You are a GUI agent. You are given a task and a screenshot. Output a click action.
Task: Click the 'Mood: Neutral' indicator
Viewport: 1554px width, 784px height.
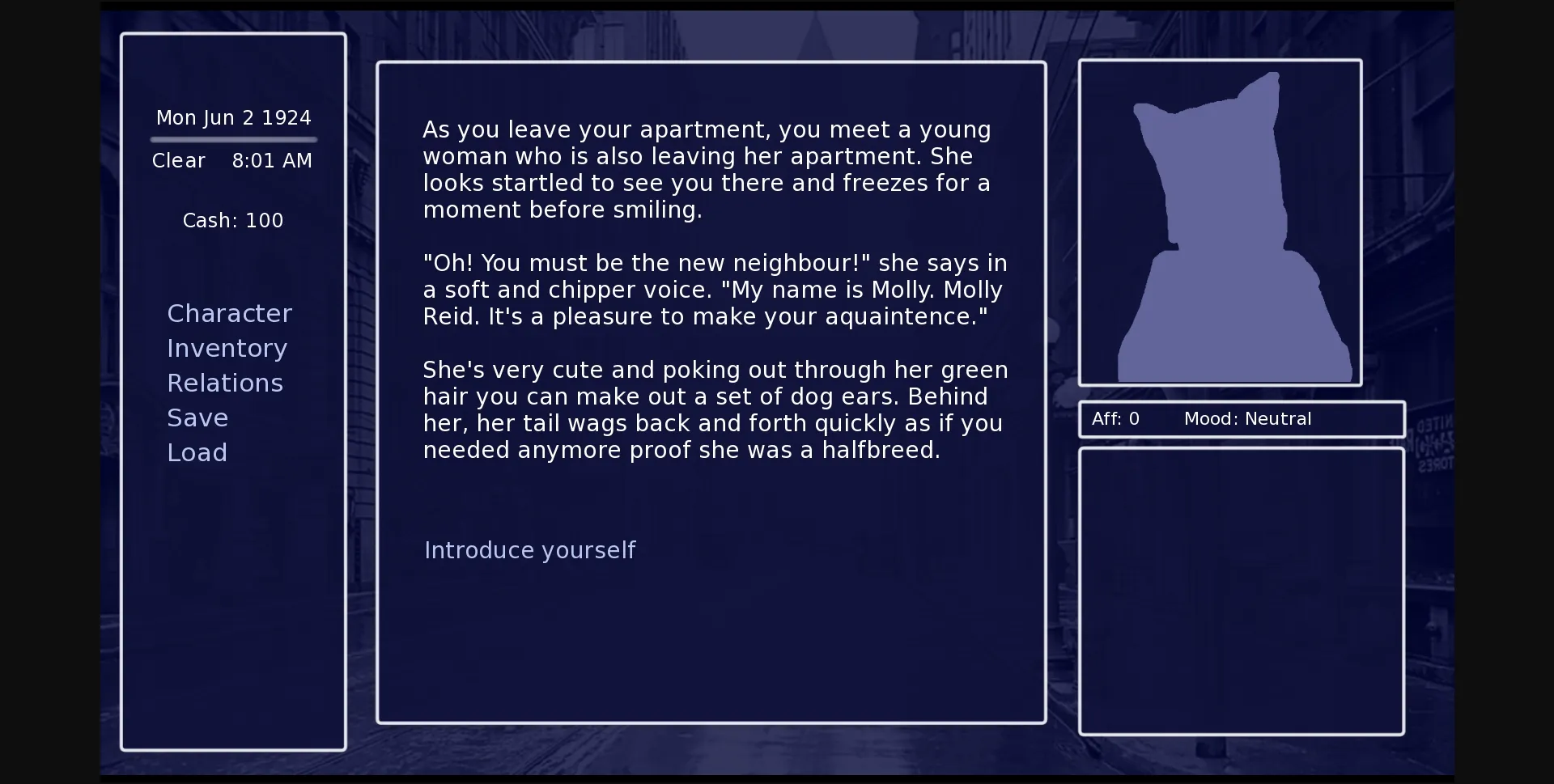click(1247, 418)
